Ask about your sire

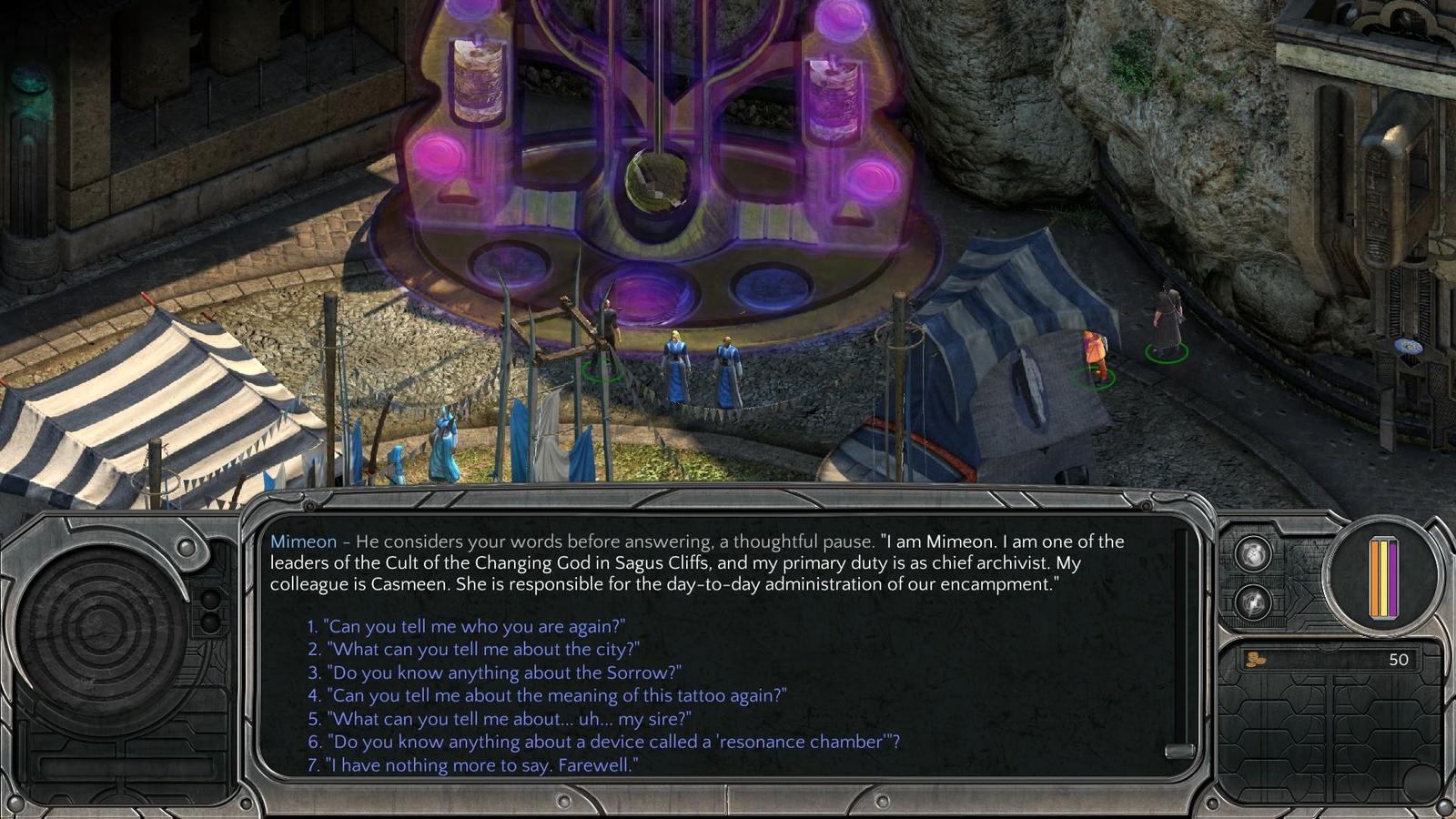click(x=509, y=719)
